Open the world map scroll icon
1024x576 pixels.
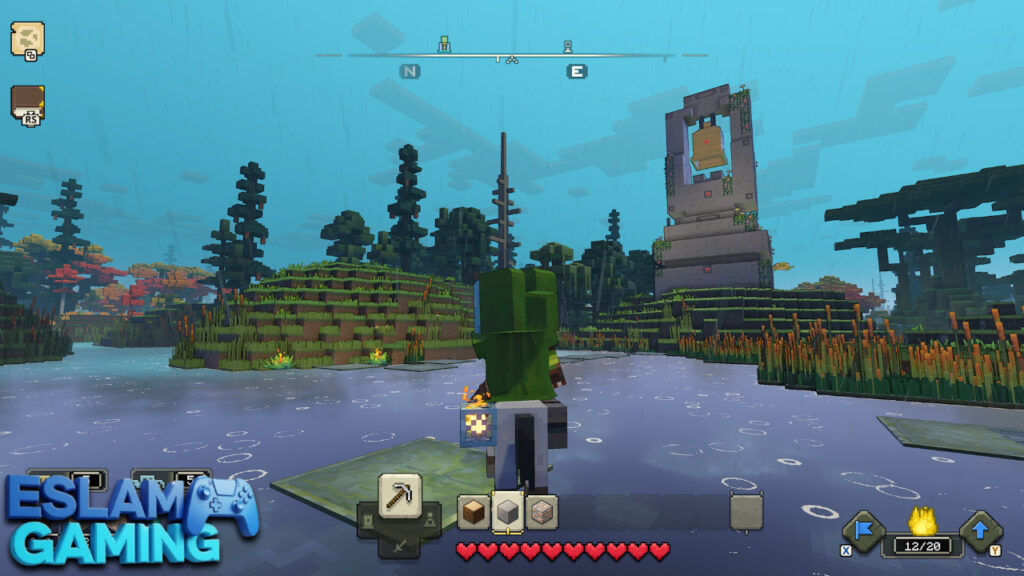(x=26, y=39)
